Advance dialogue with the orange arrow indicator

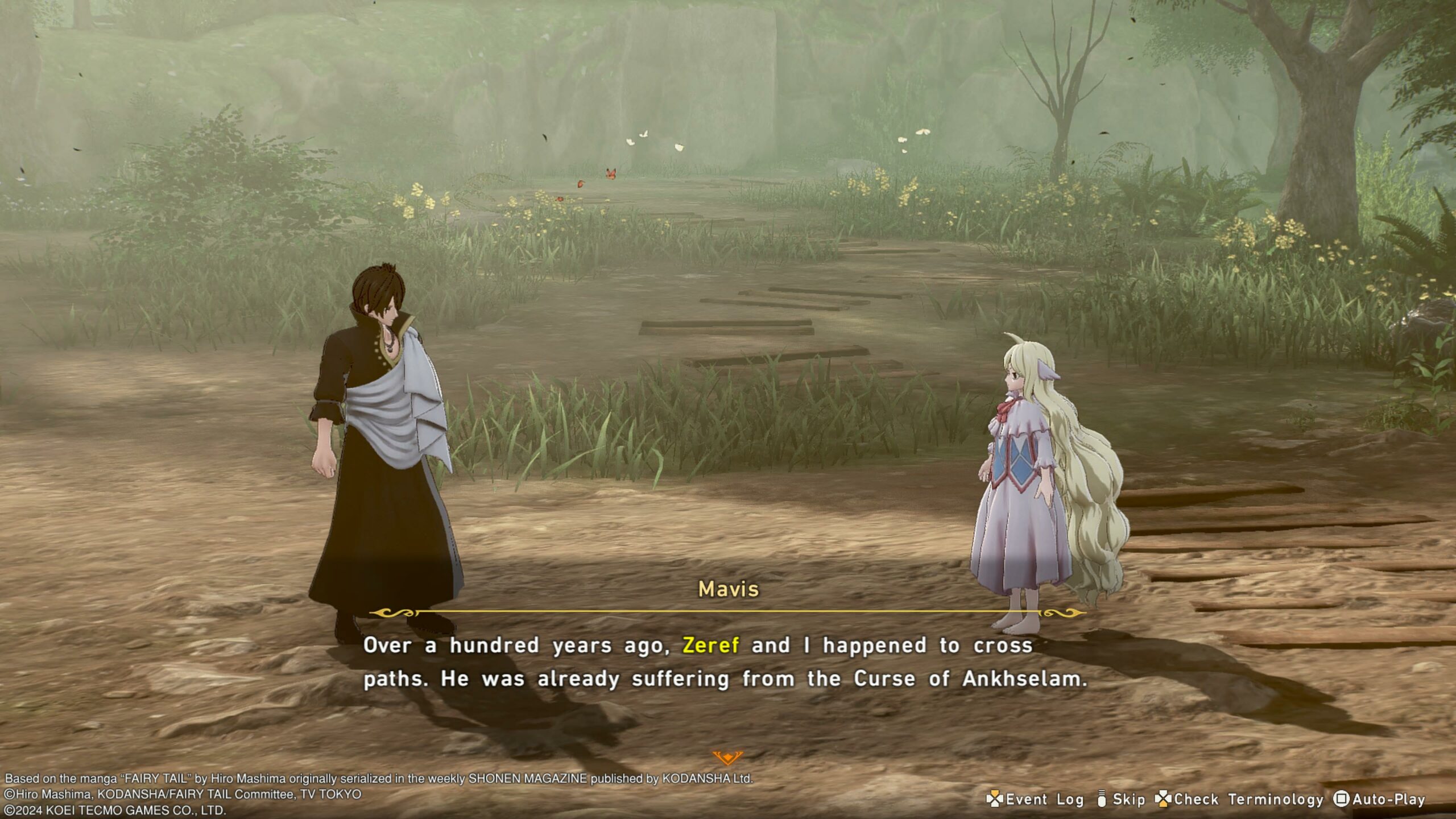(x=727, y=757)
